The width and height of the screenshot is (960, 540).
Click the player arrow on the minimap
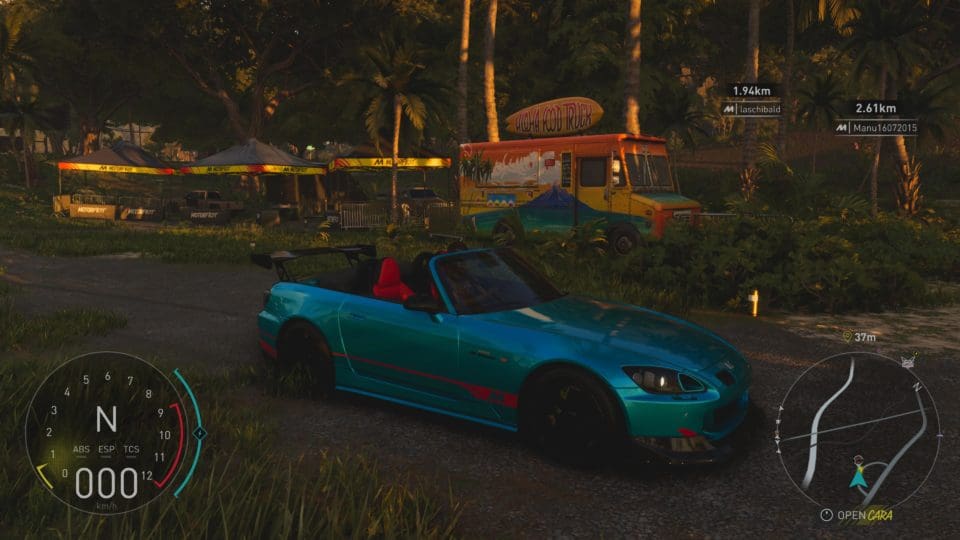858,477
